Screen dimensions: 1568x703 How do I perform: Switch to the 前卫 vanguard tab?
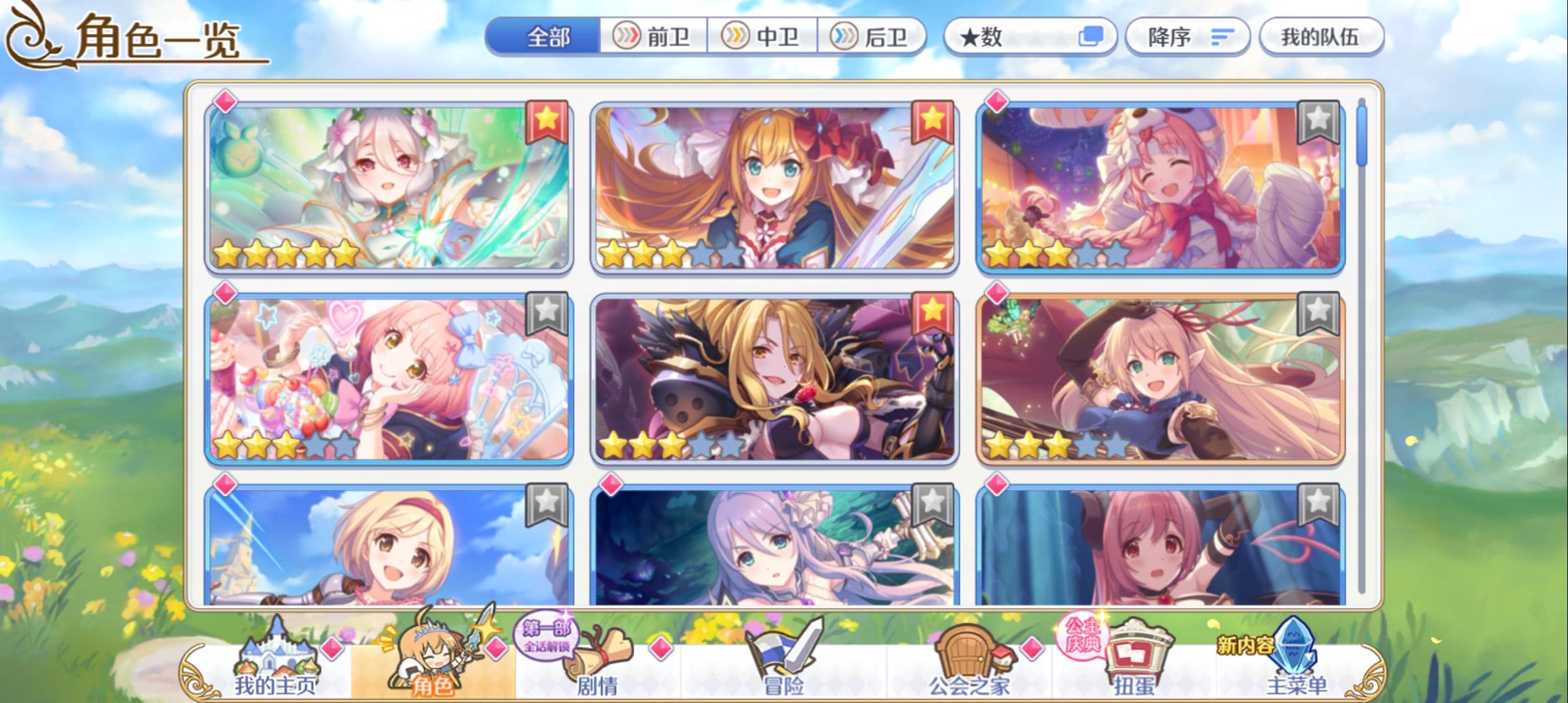coord(654,37)
